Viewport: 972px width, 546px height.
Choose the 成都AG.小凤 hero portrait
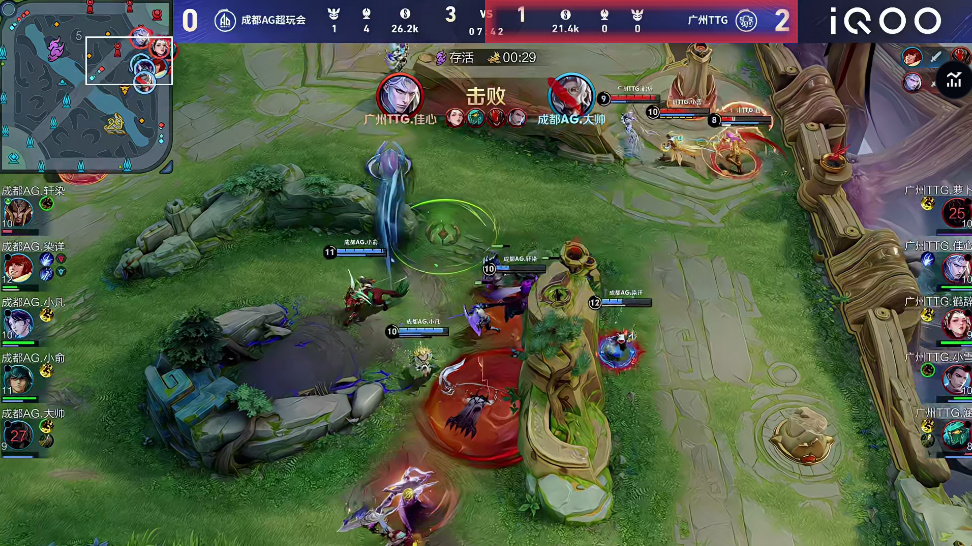[19, 322]
